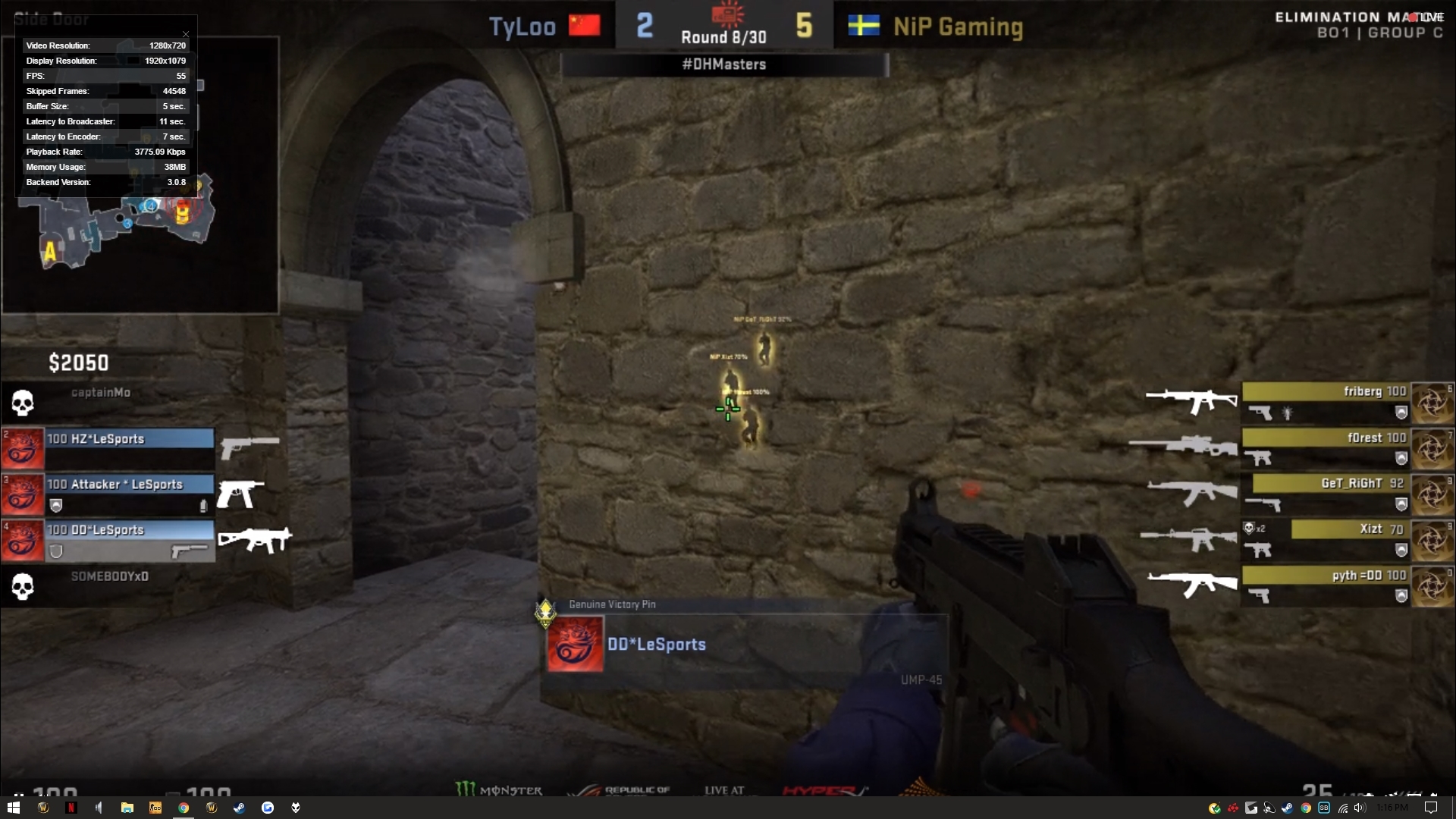The image size is (1456, 819).
Task: Click GeT_RiGhT's armor shield indicator
Action: point(1401,504)
